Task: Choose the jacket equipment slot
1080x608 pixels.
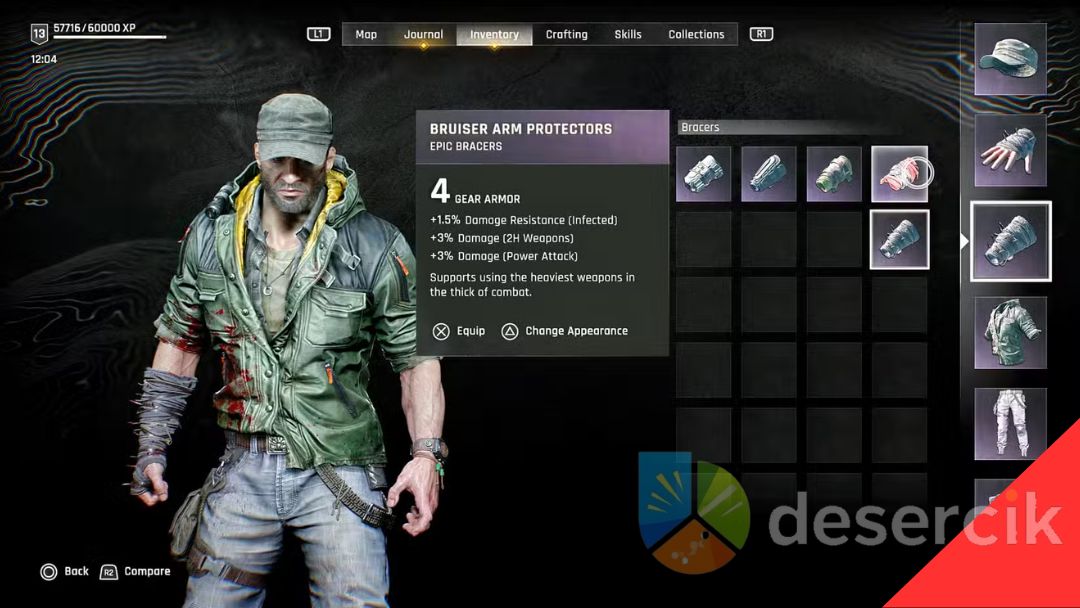Action: click(1010, 333)
